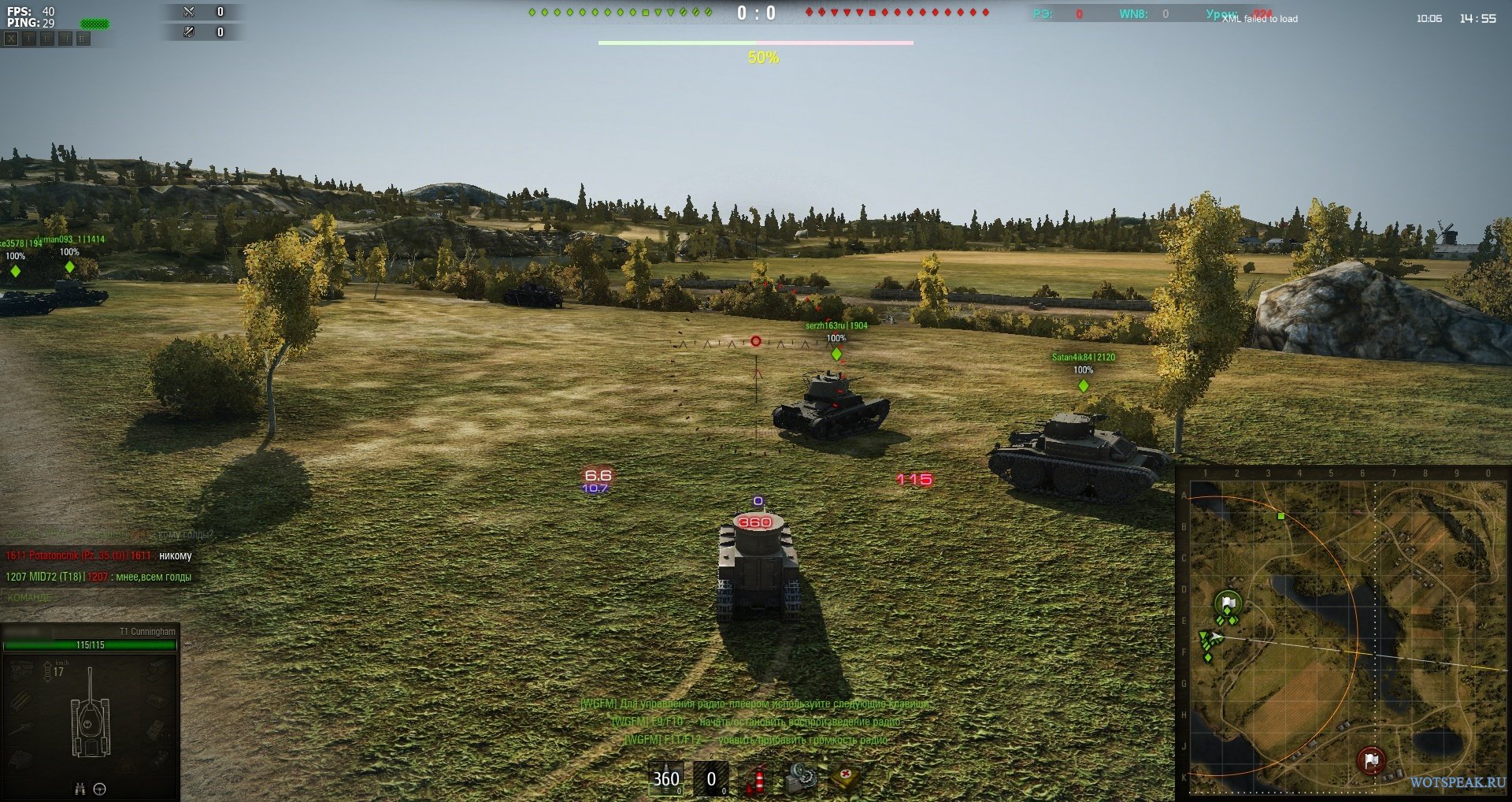Click the tank outline in the damage panel
The width and height of the screenshot is (1512, 802).
click(x=91, y=721)
